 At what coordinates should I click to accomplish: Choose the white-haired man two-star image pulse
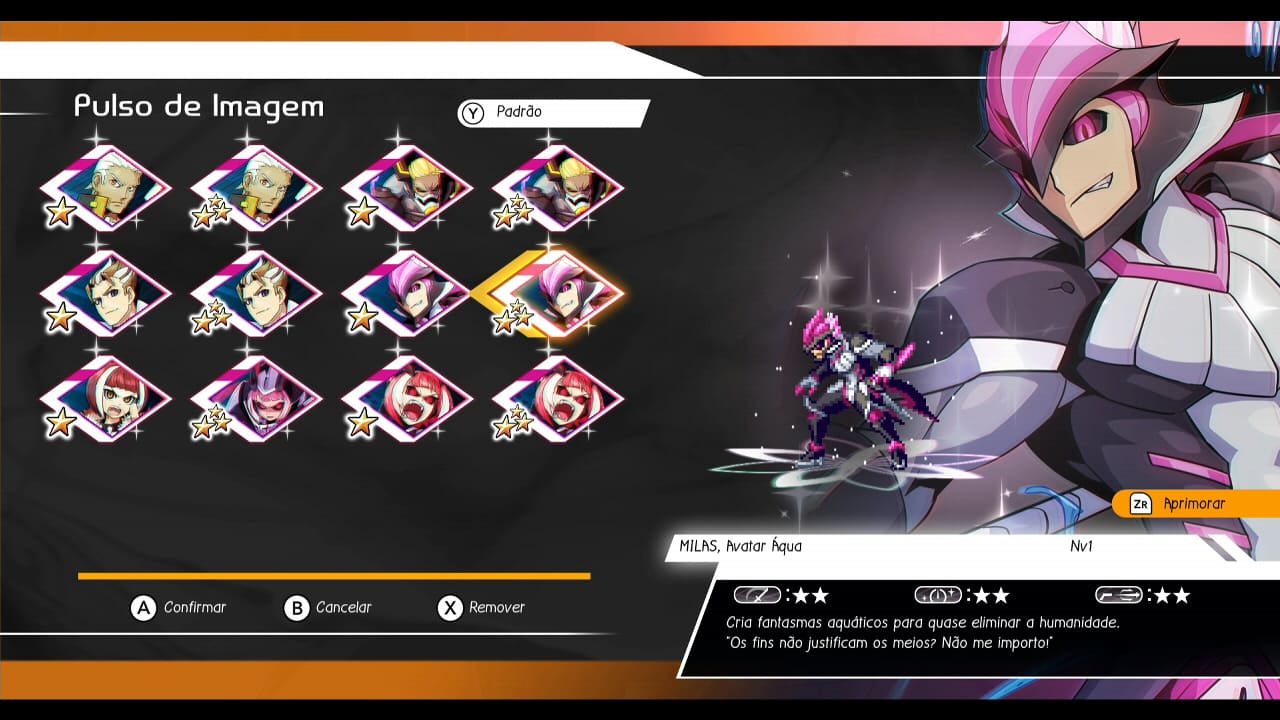pos(258,188)
